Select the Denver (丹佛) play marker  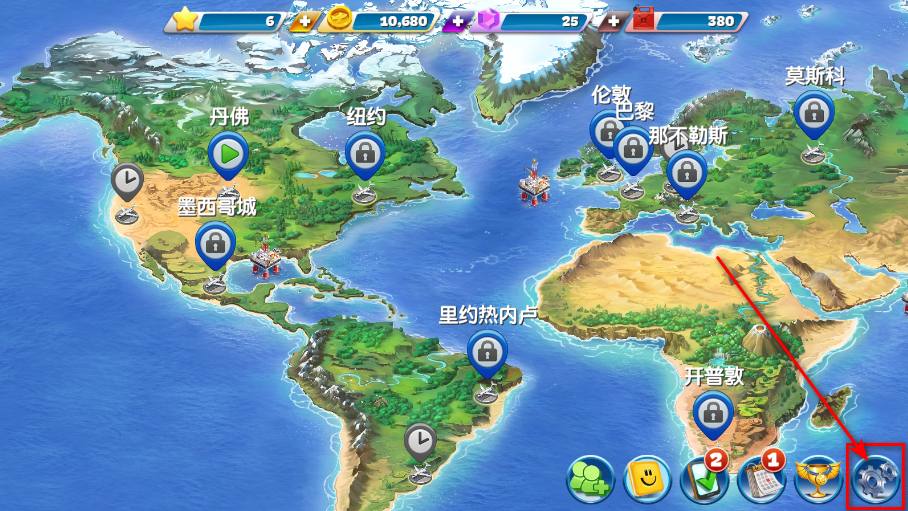228,155
